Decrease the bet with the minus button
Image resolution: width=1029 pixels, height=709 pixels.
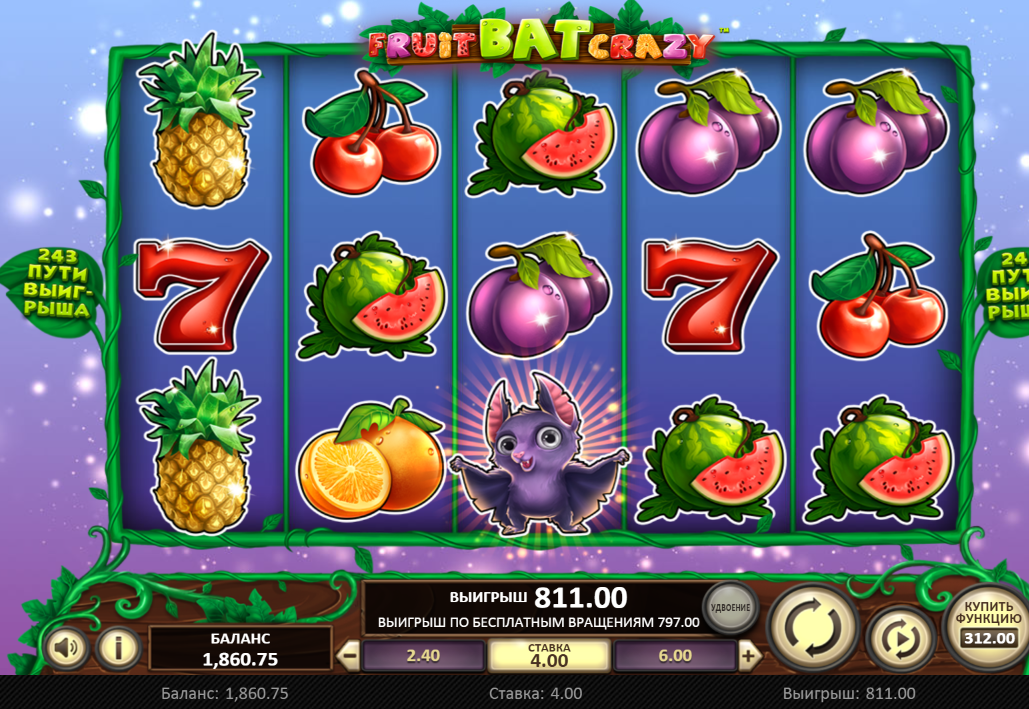coord(349,656)
